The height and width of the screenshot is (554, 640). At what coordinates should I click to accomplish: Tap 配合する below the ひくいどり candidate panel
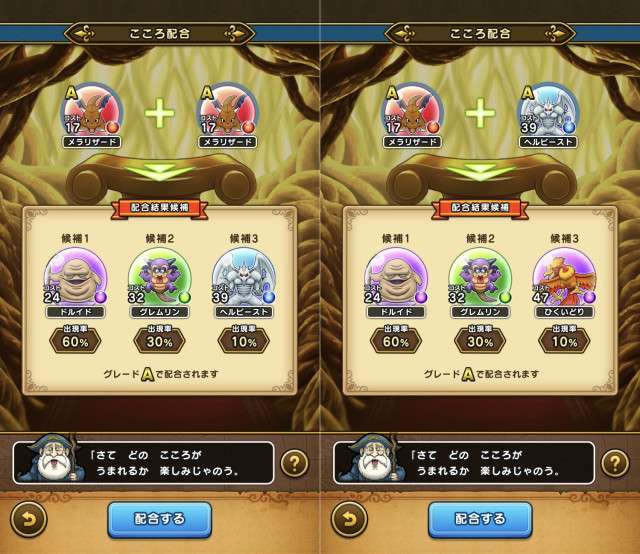pos(479,520)
